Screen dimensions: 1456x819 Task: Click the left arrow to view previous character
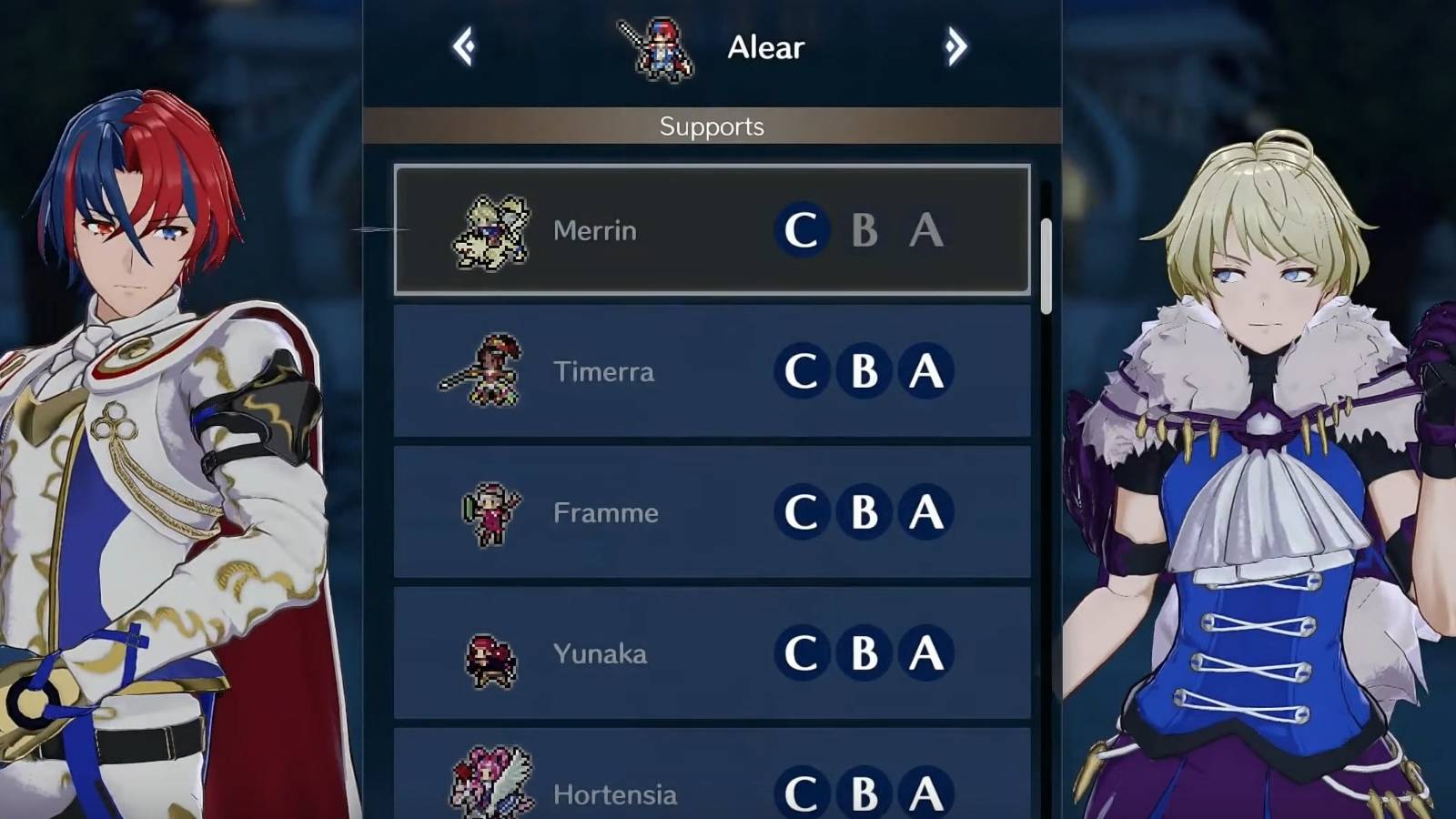click(463, 46)
